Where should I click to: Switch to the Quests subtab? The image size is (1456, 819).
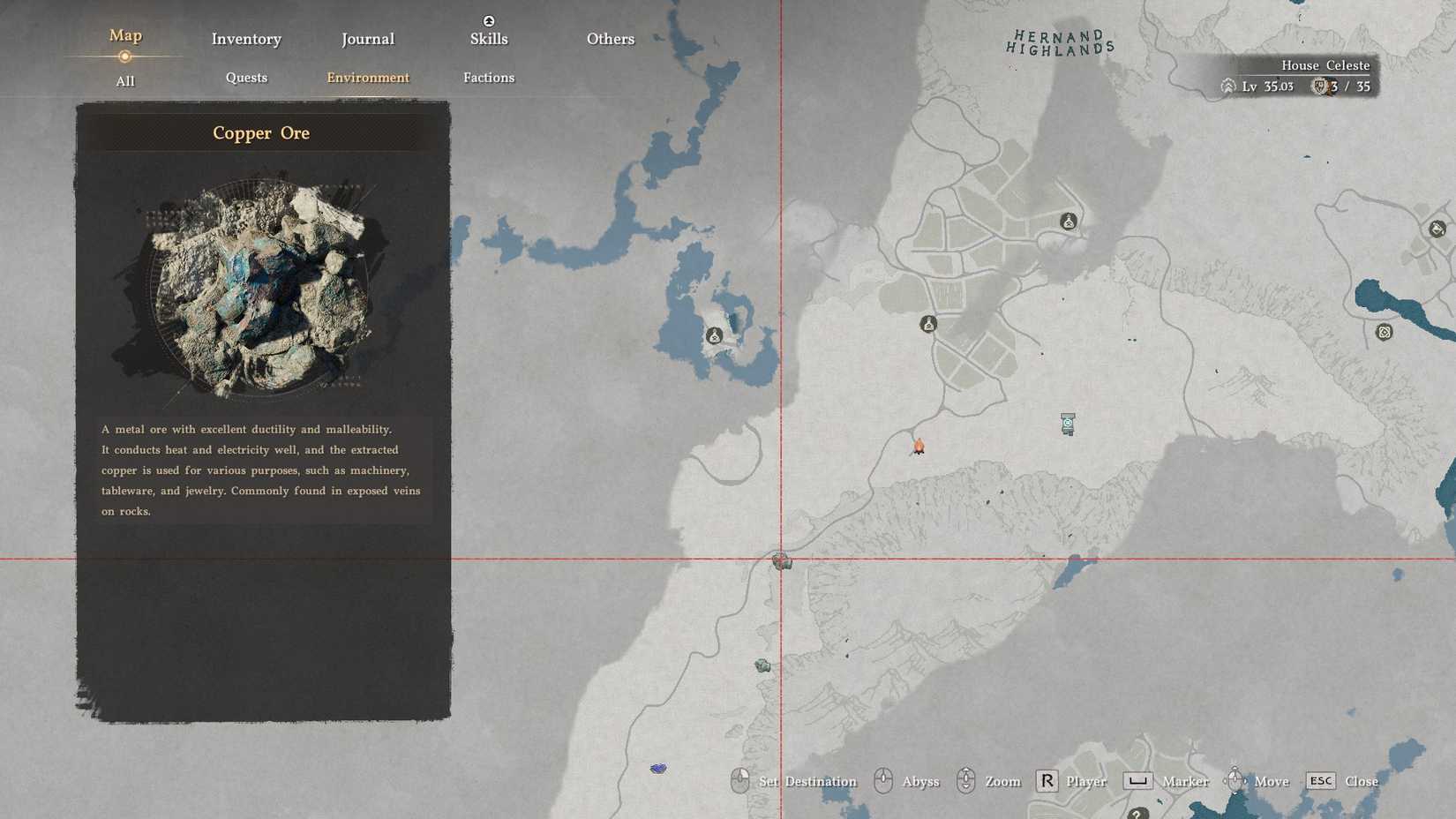[246, 78]
